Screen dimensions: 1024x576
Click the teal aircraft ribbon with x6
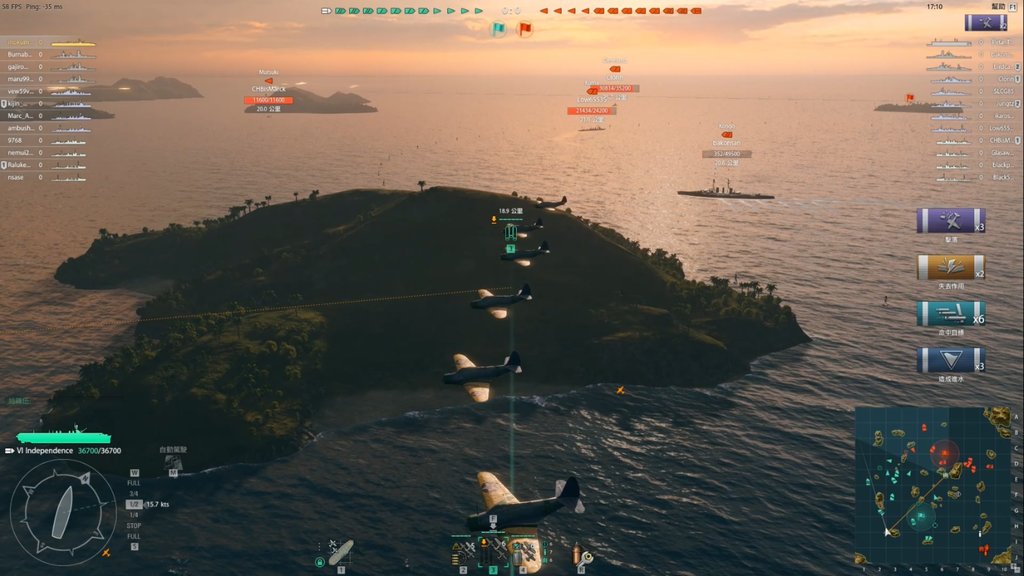(x=950, y=313)
